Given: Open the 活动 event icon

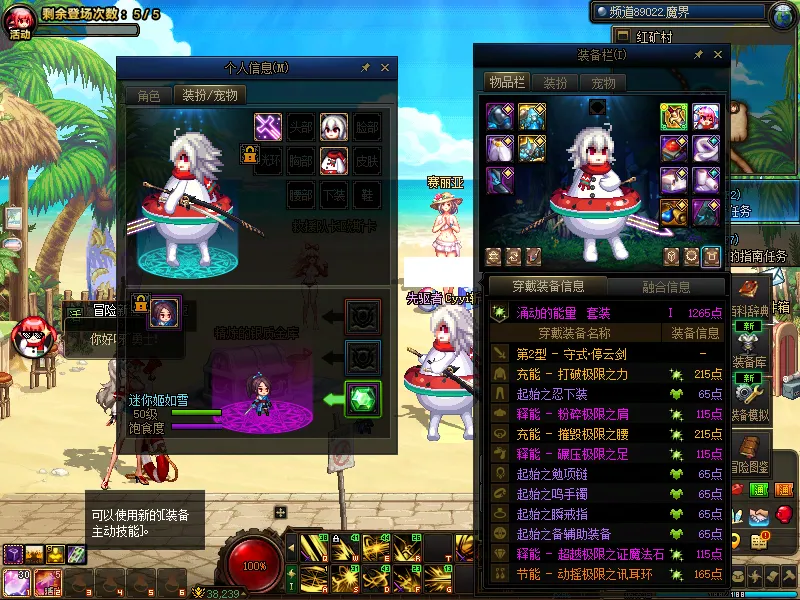Looking at the screenshot, I should (20, 21).
